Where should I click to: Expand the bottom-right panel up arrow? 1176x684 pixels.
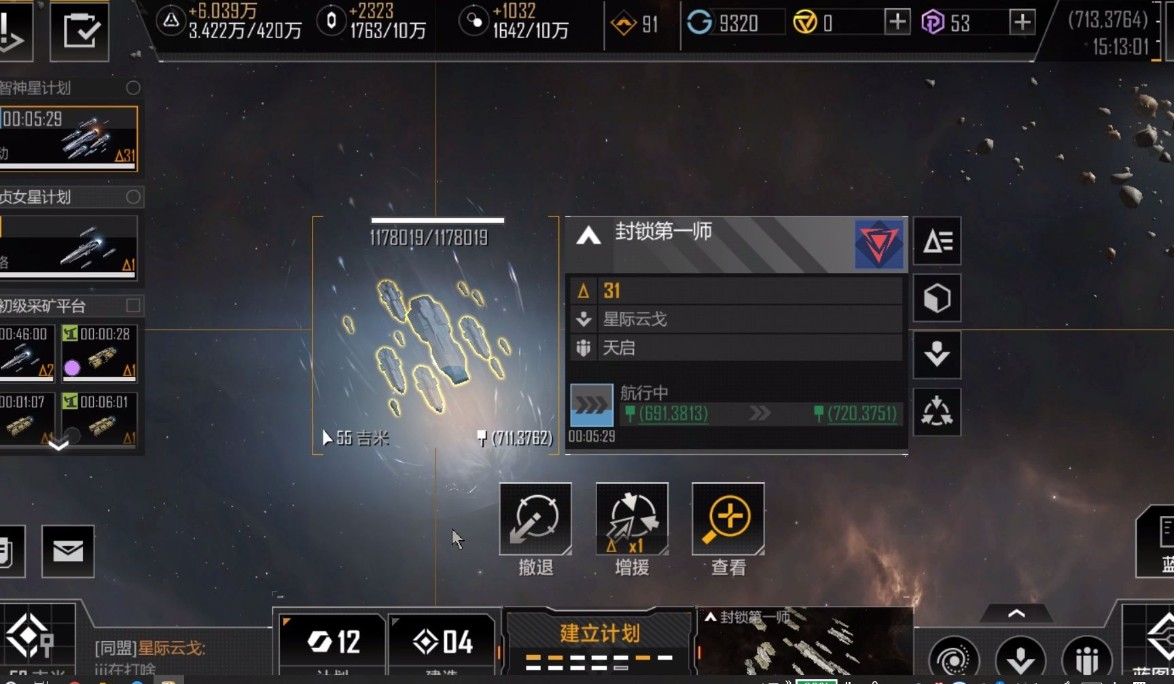point(1016,613)
